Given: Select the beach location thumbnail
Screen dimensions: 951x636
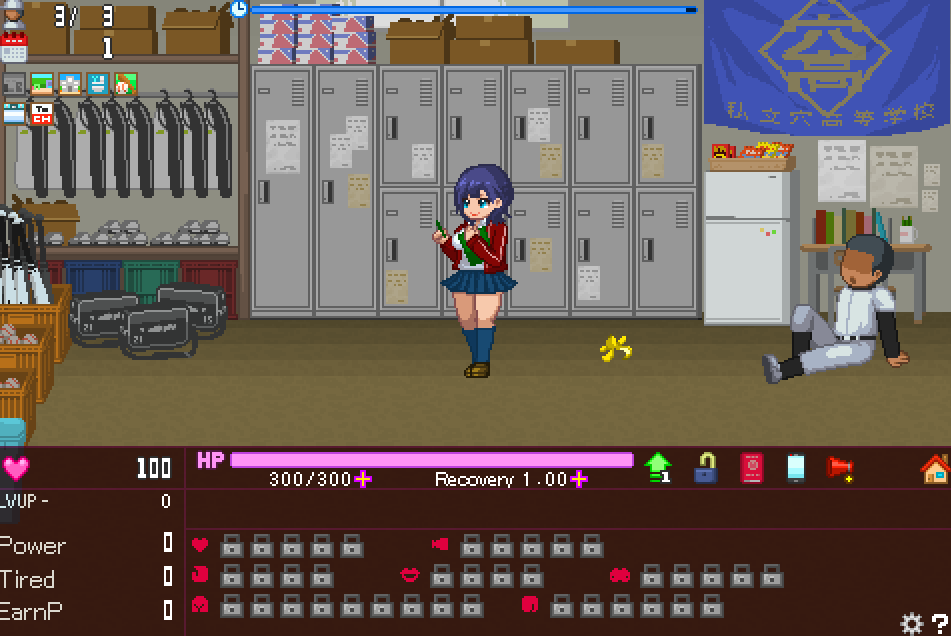Looking at the screenshot, I should point(42,83).
